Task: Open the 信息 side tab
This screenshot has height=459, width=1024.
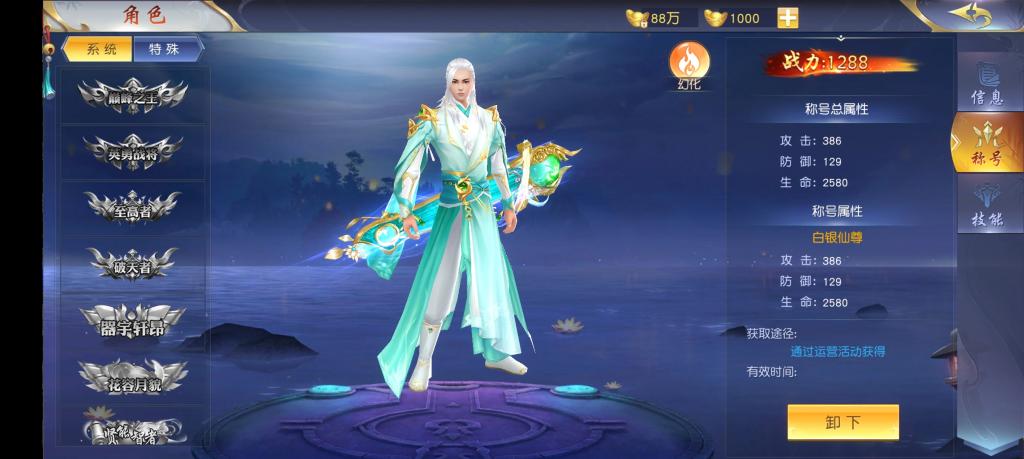Action: (987, 85)
